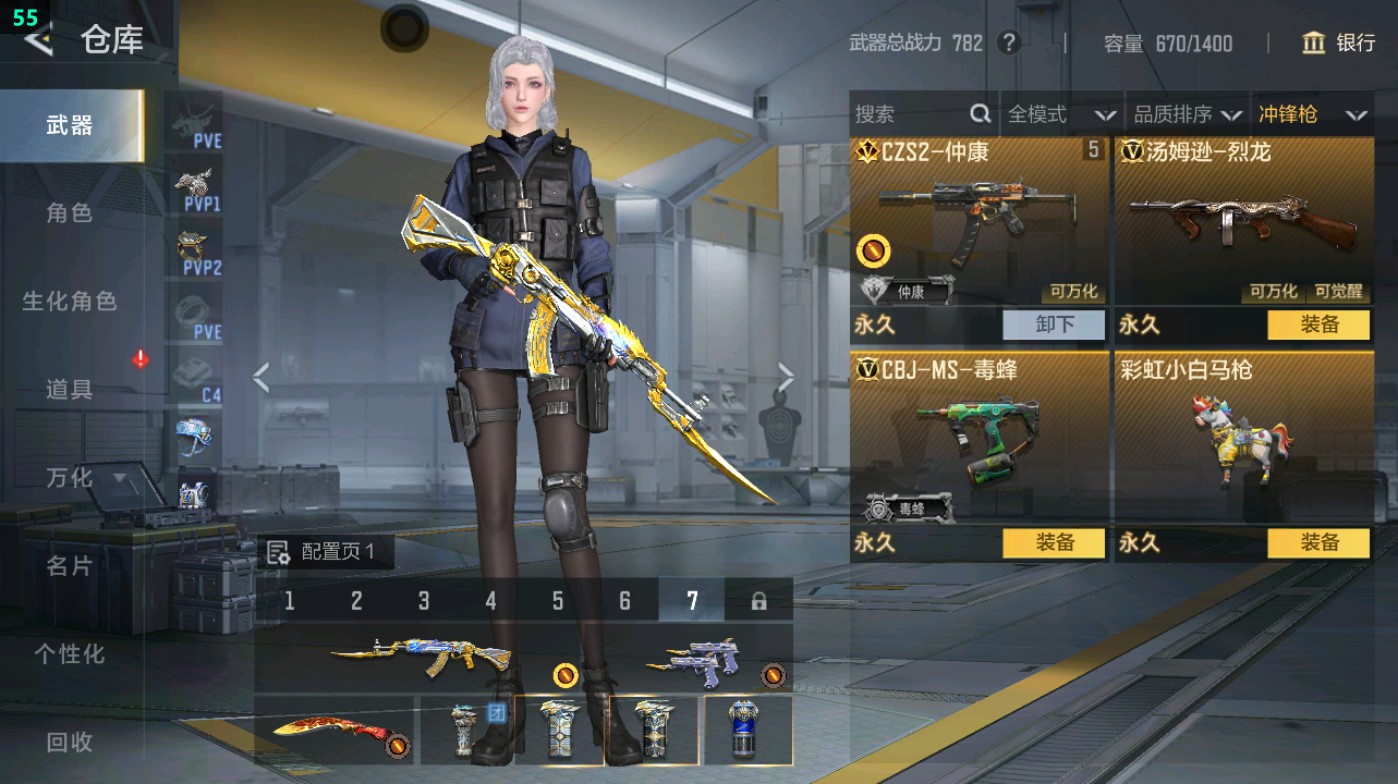Image resolution: width=1398 pixels, height=784 pixels.
Task: Select the 道具 tab
Action: click(x=69, y=389)
